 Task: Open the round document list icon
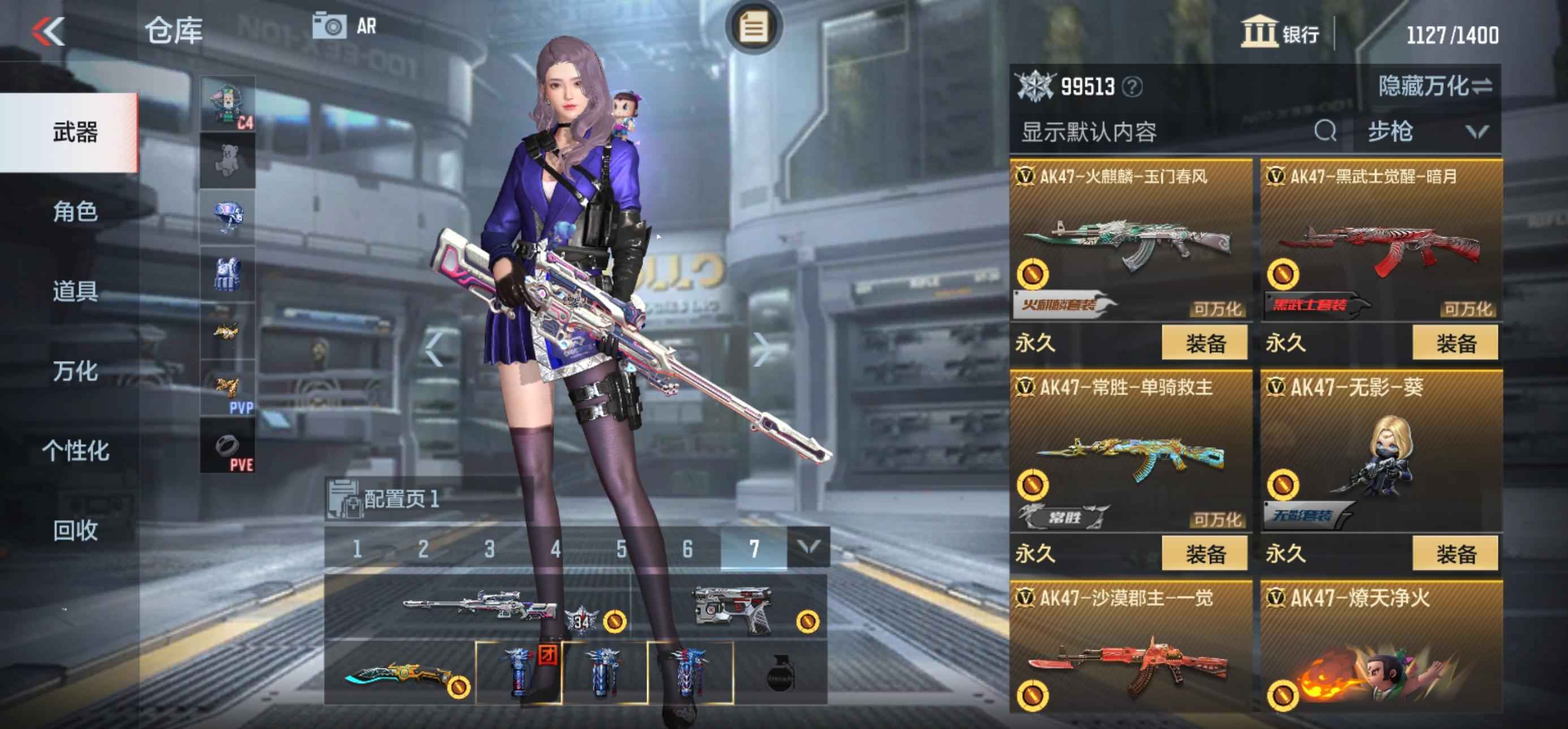[x=753, y=27]
